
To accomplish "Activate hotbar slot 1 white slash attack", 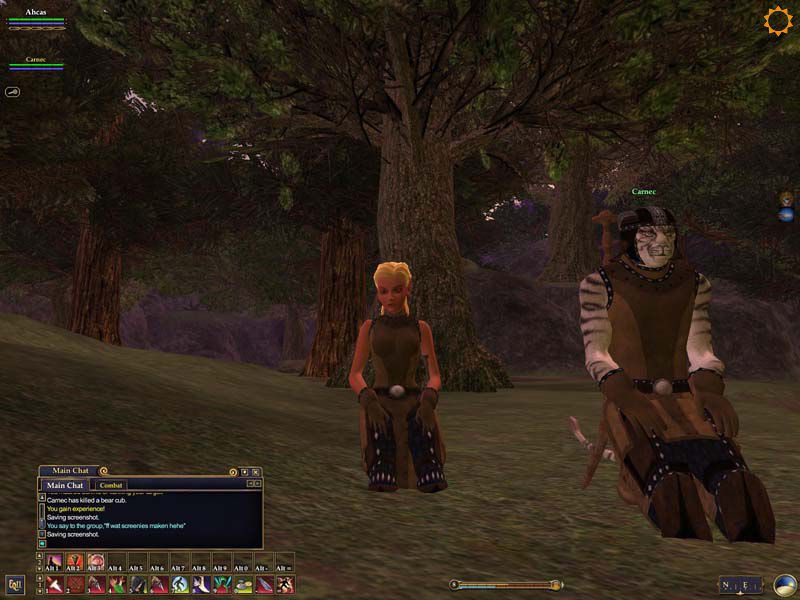I will [55, 584].
